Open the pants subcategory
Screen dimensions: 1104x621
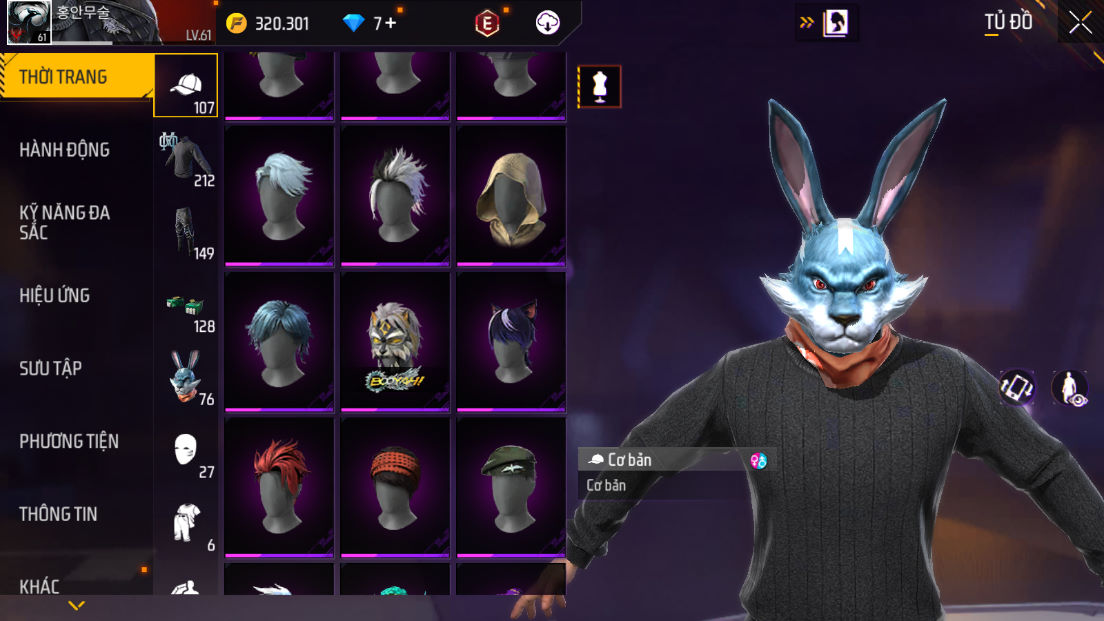pyautogui.click(x=187, y=232)
